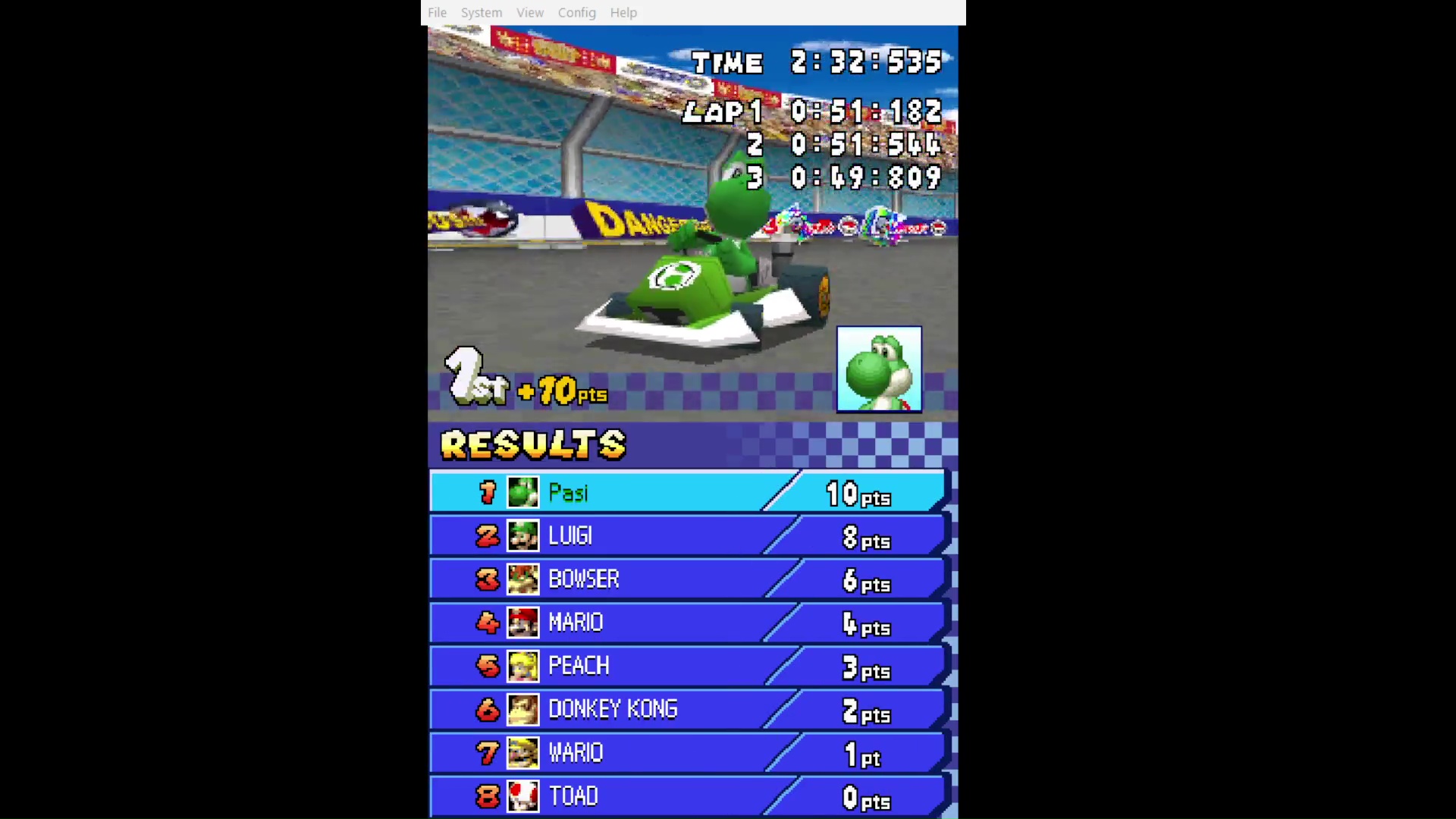This screenshot has height=819, width=1456.
Task: Select PEACH's result row
Action: click(687, 666)
